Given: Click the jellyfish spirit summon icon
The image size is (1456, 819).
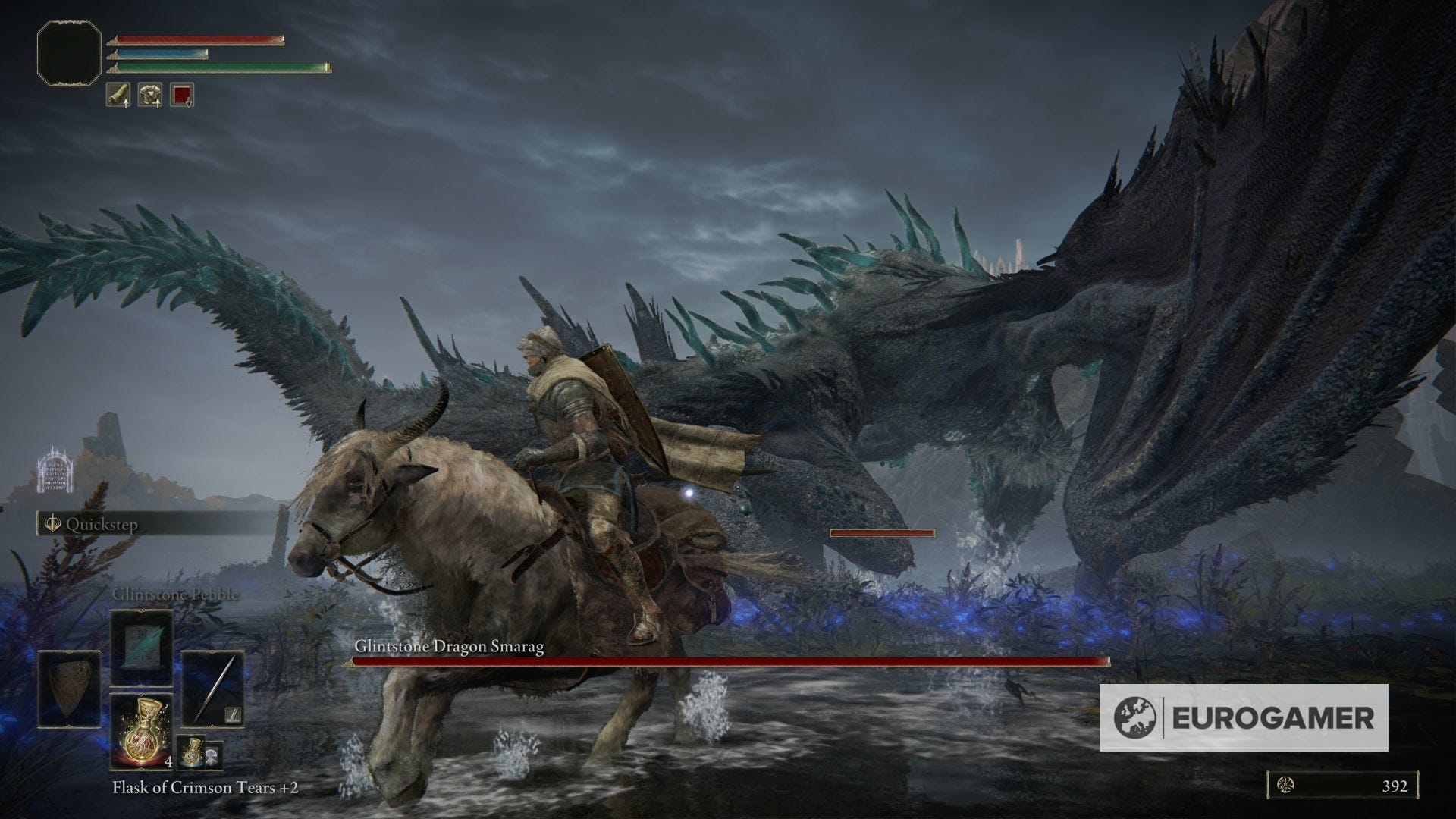Looking at the screenshot, I should [212, 755].
